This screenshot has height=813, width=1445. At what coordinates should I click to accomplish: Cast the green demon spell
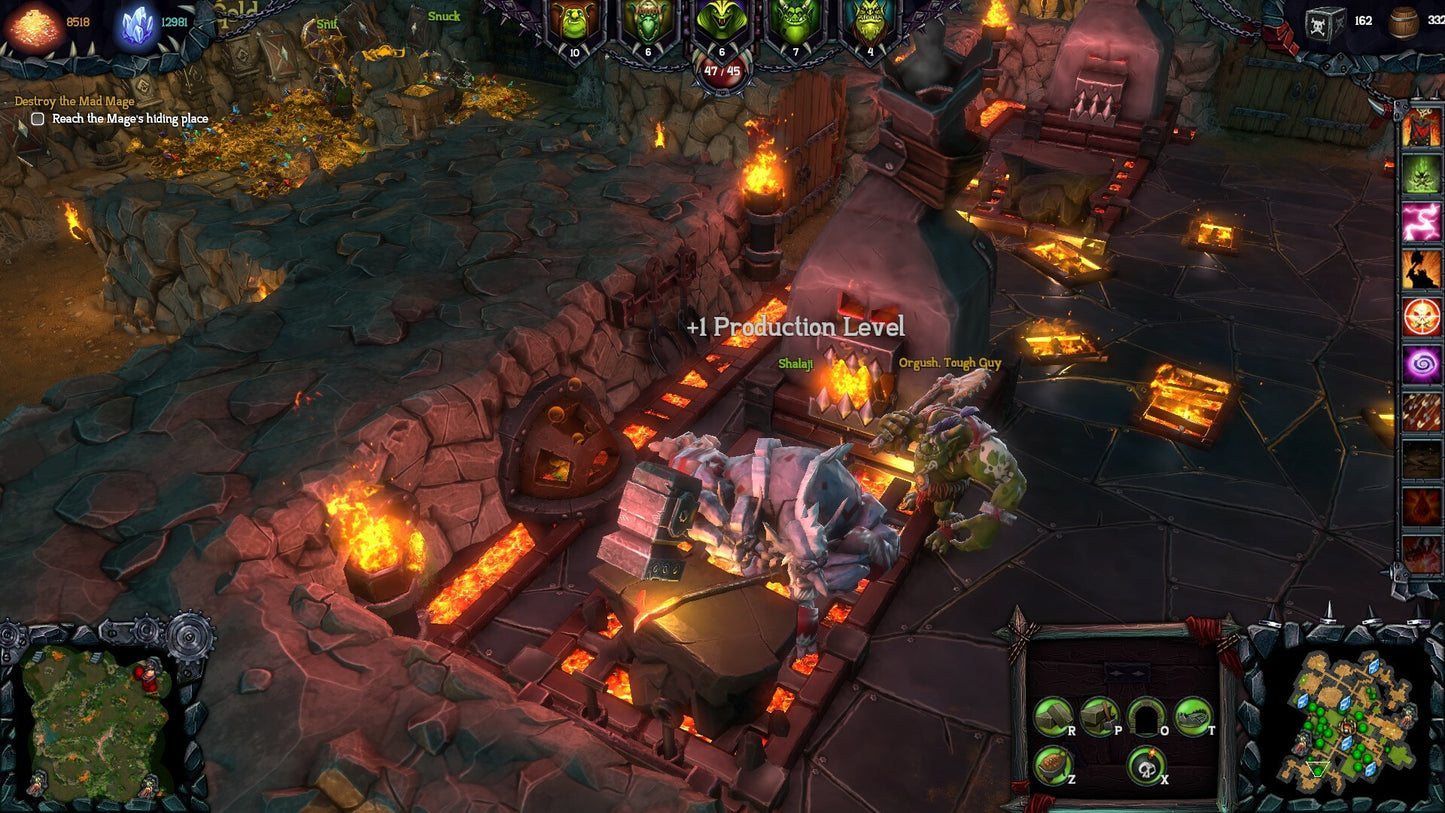pos(1421,175)
